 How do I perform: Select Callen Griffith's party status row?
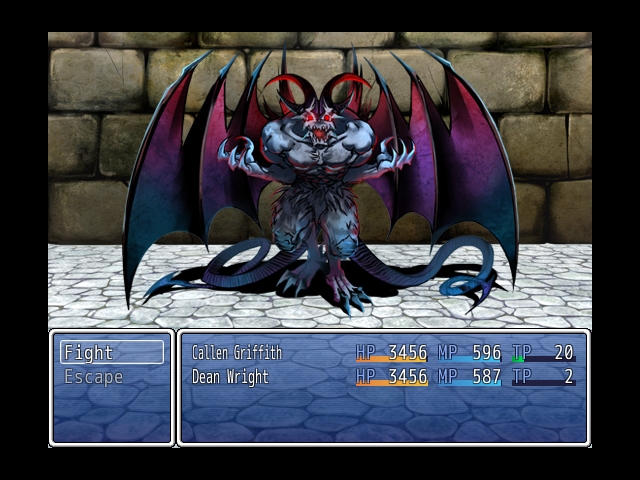pyautogui.click(x=382, y=353)
